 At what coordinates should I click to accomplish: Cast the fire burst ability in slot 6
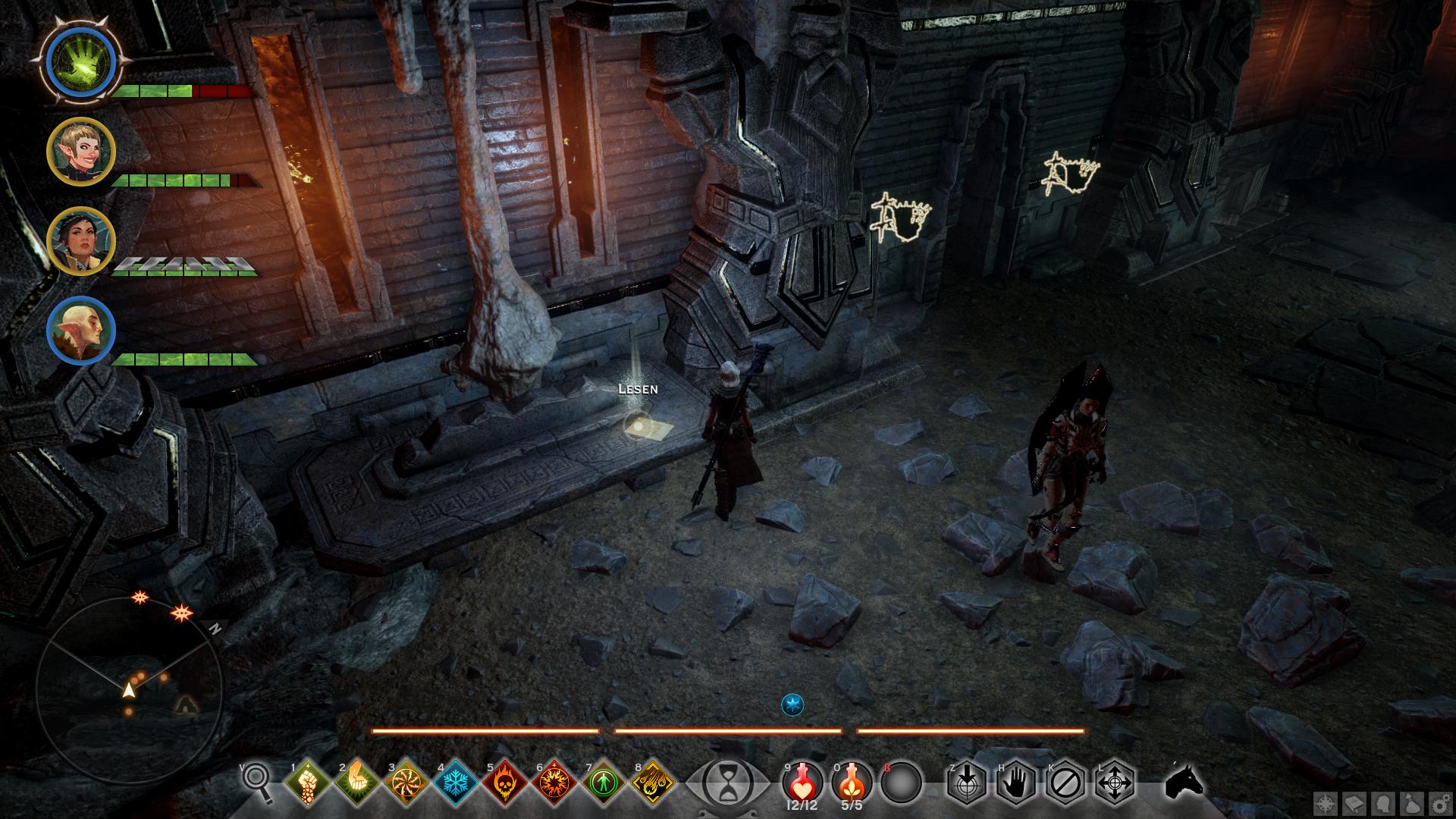(x=554, y=783)
